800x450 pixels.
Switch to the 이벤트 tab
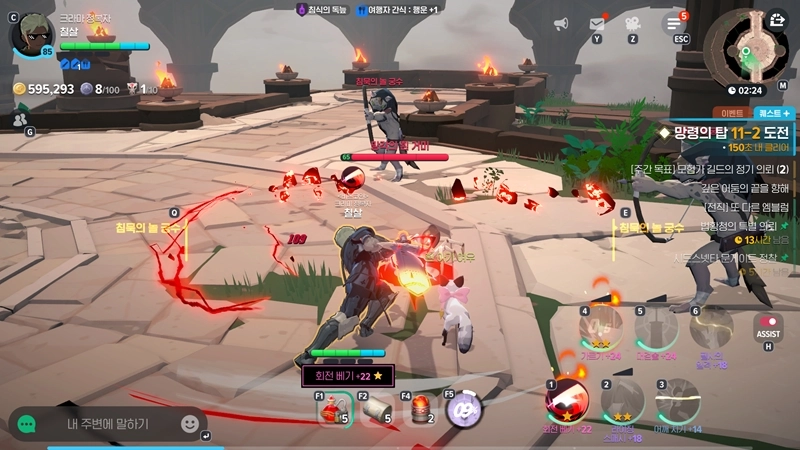click(729, 113)
